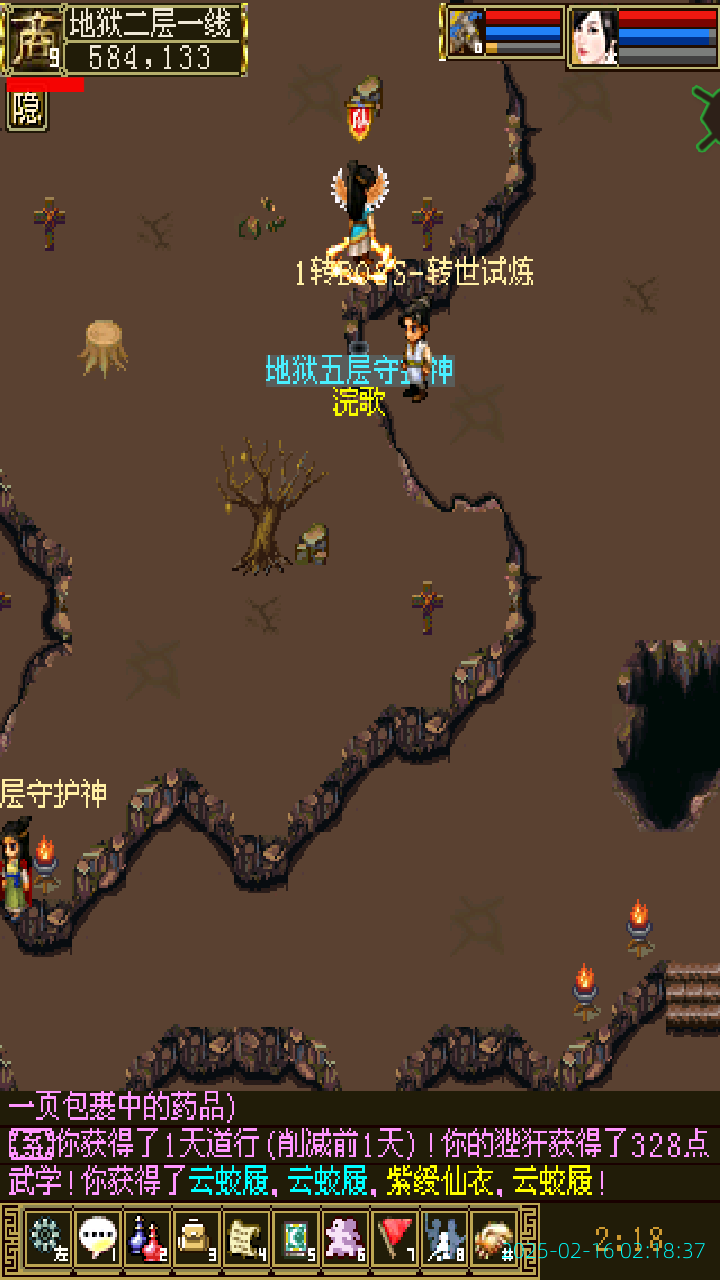720x1280 pixels.
Task: Open the chat speech bubble
Action: [x=97, y=1239]
